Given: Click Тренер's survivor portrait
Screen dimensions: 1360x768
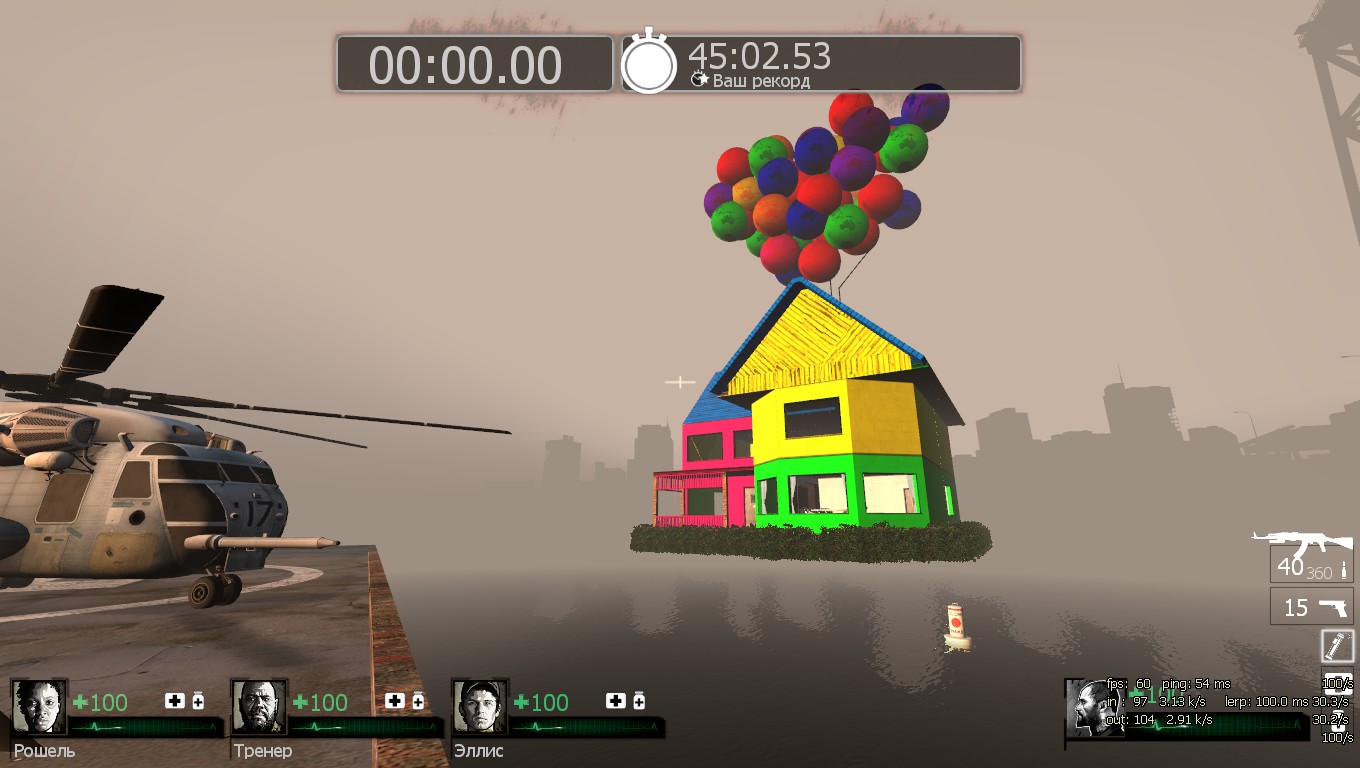Looking at the screenshot, I should (260, 707).
